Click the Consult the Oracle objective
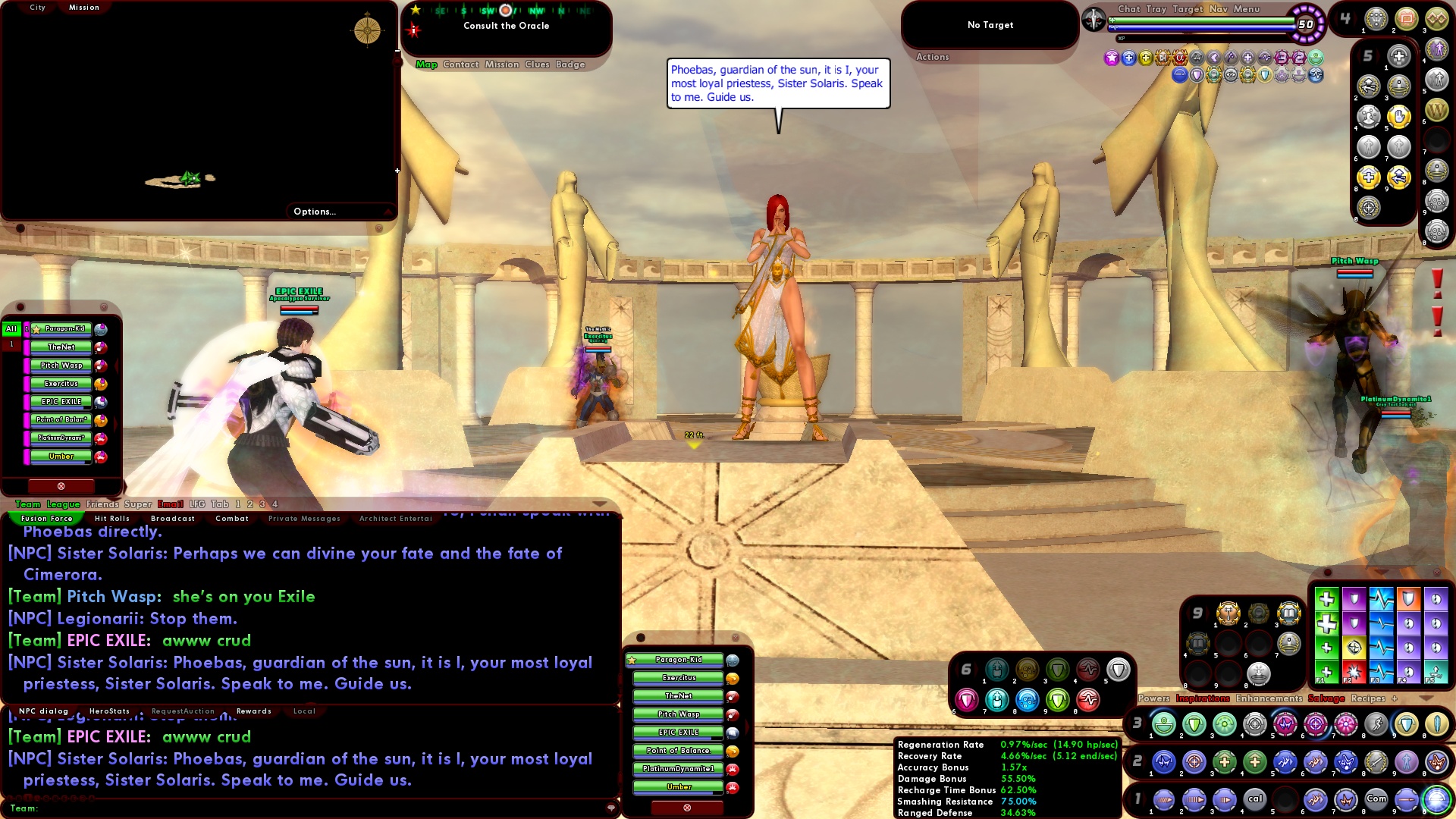Viewport: 1456px width, 819px height. 507,25
